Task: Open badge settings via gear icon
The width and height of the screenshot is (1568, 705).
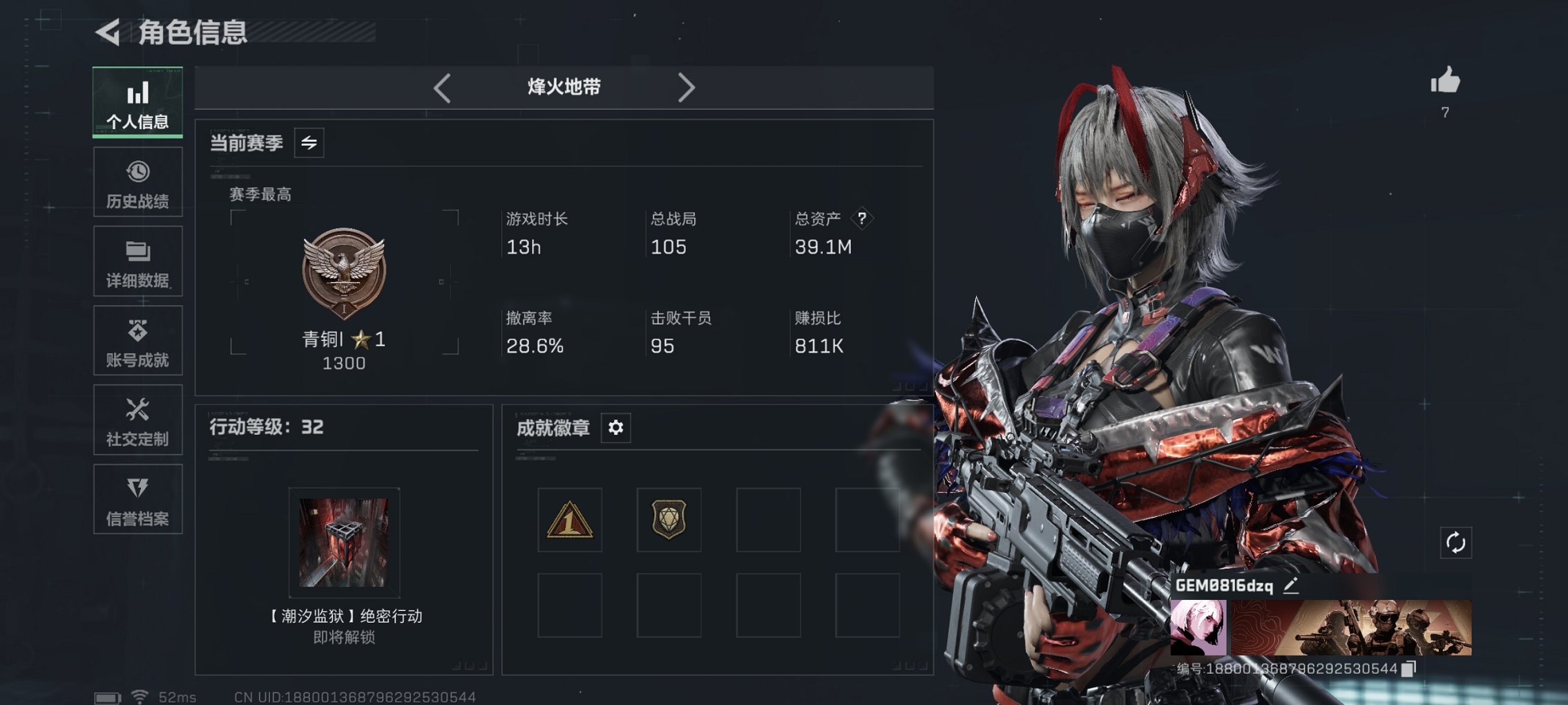Action: click(x=615, y=428)
